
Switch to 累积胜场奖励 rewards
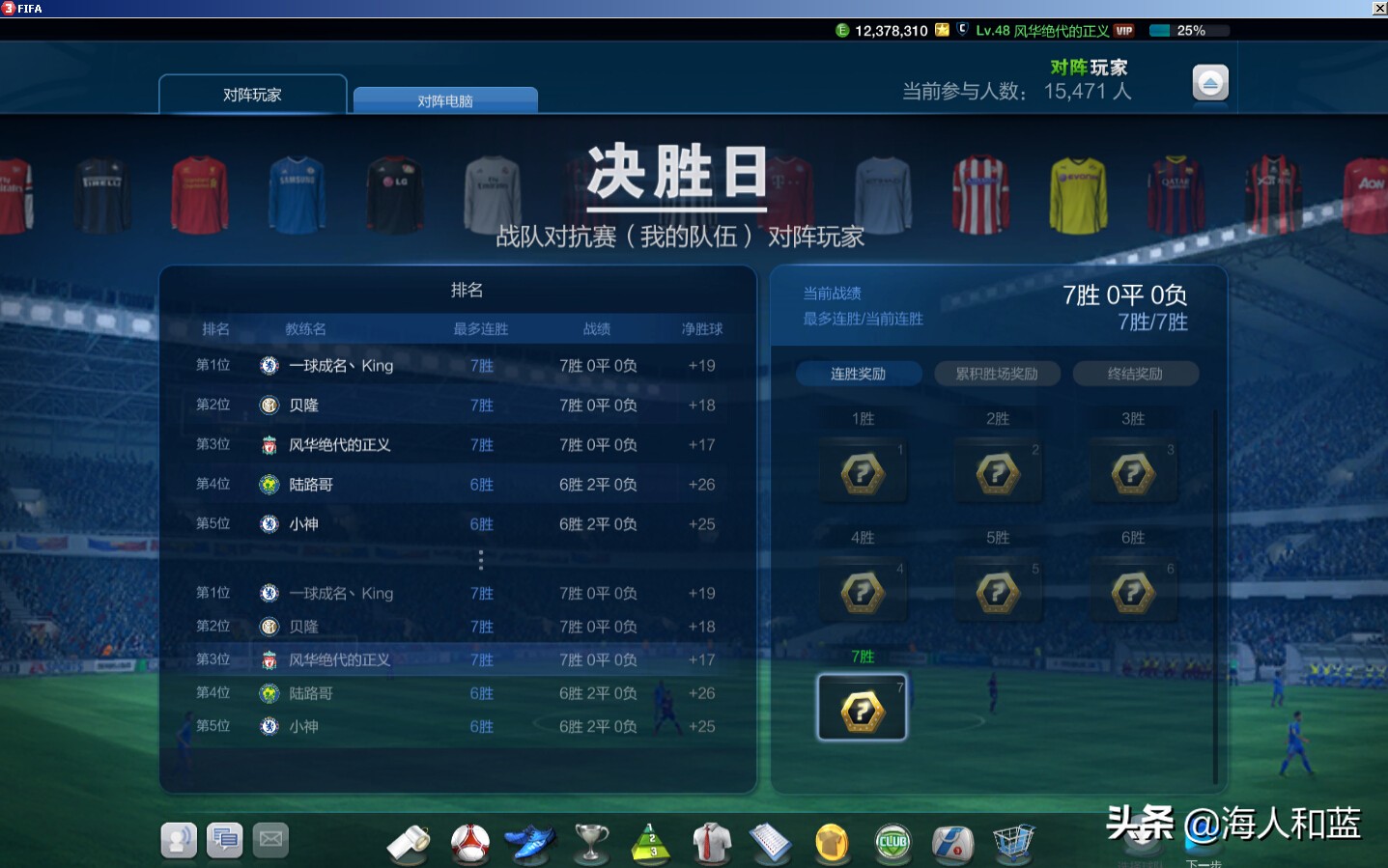click(997, 373)
